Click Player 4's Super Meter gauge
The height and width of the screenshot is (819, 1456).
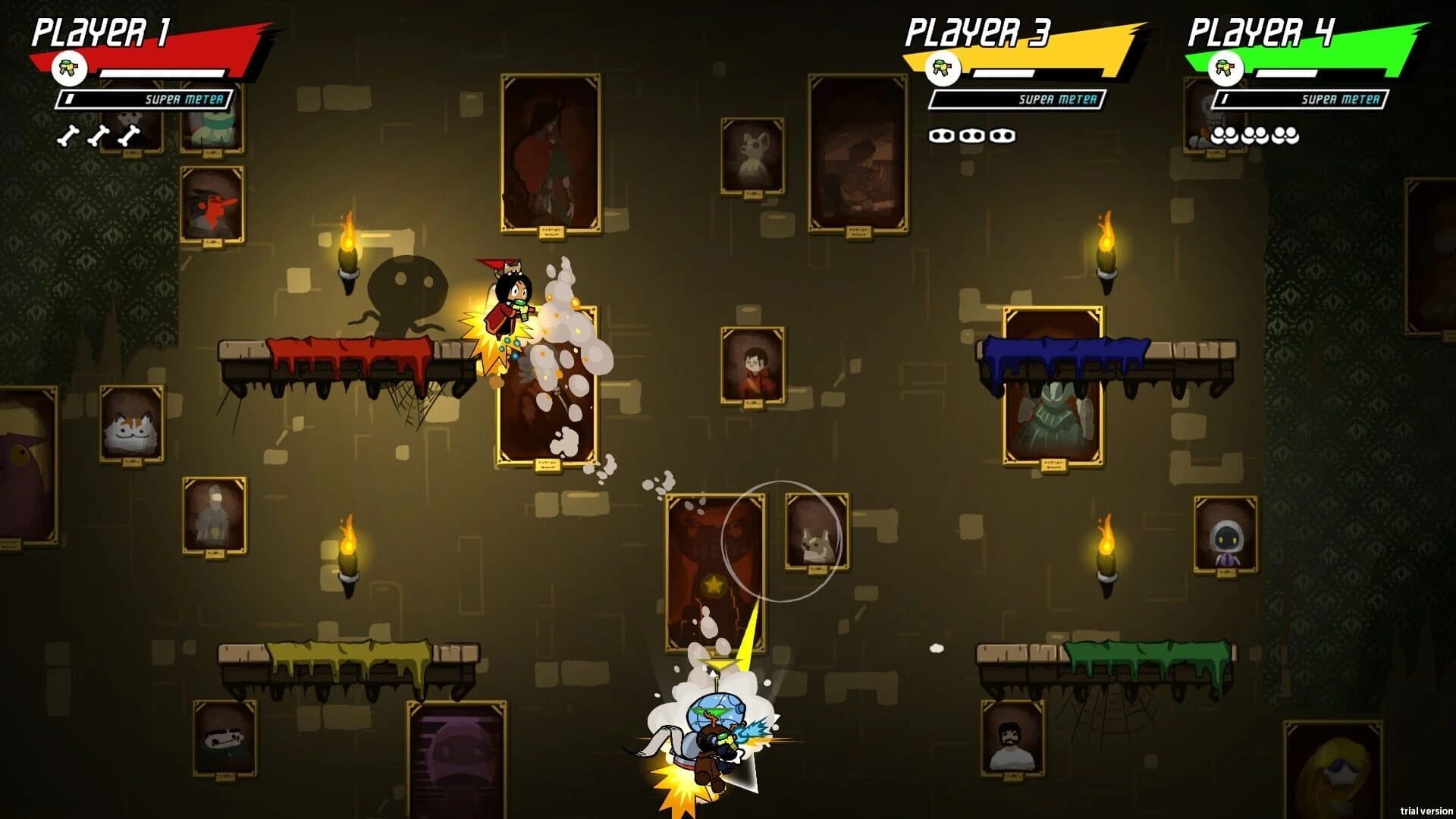coord(1301,98)
